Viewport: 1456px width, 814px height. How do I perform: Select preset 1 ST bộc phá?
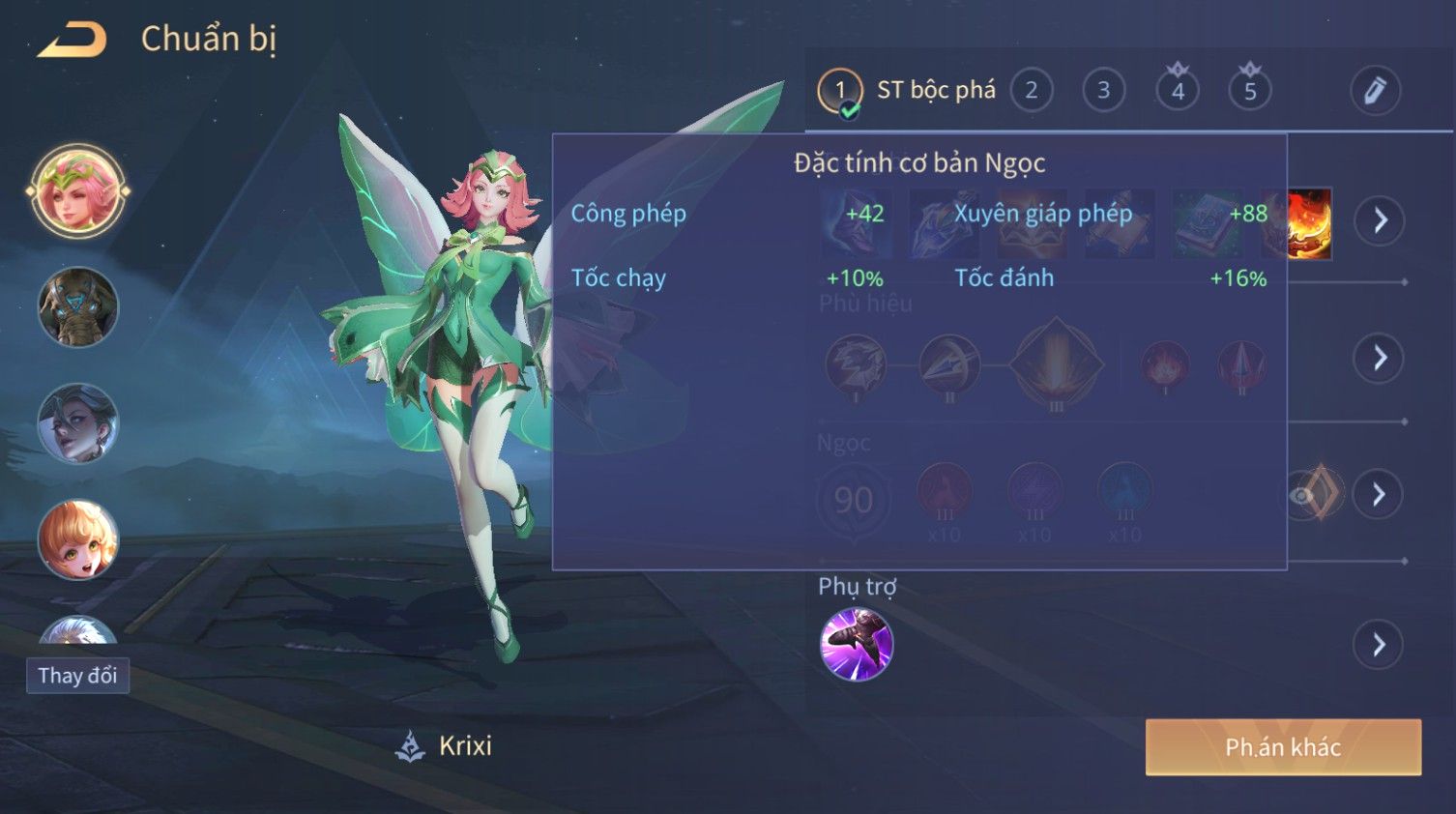coord(840,91)
